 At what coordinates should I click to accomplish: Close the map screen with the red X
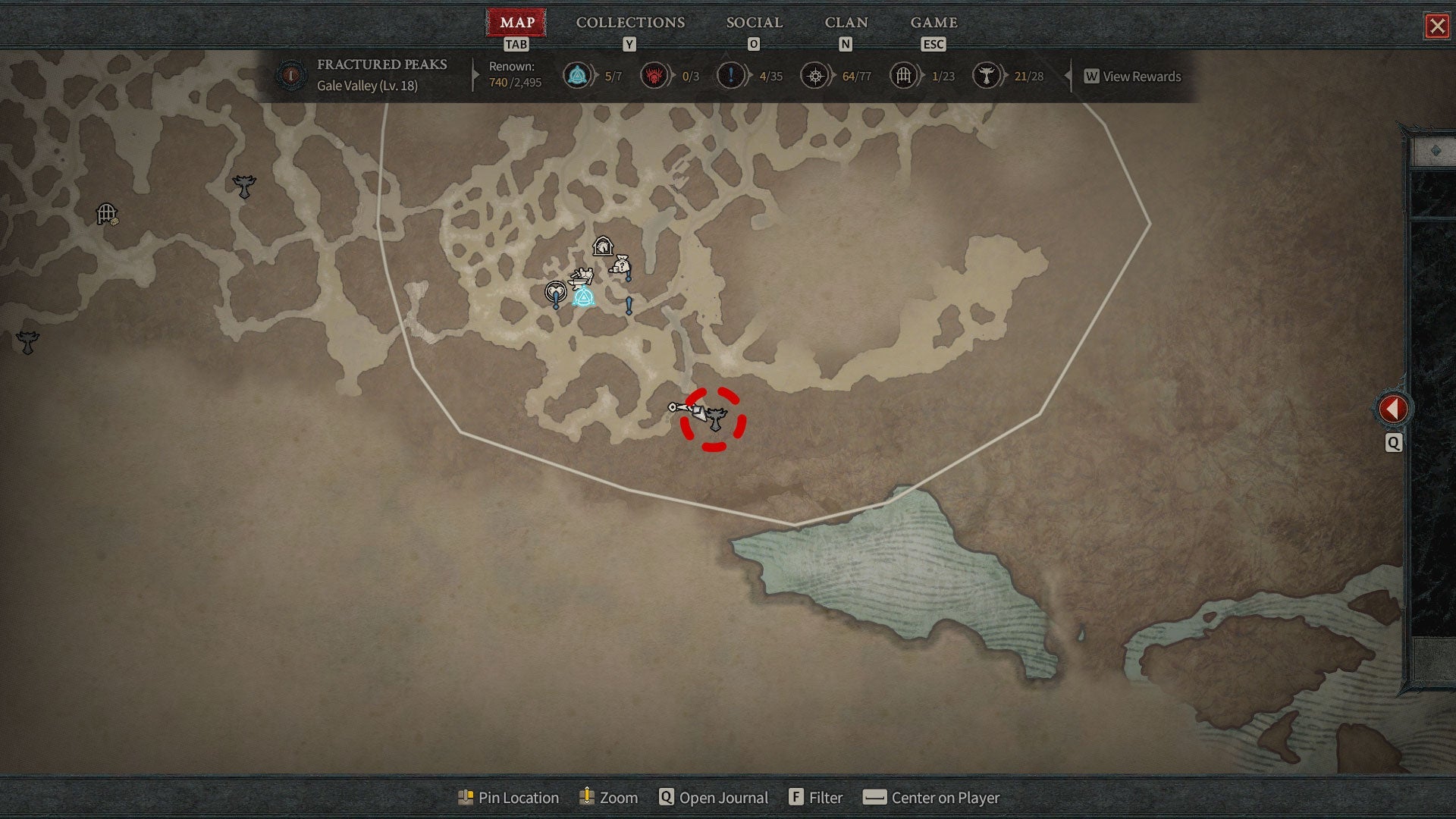(x=1436, y=27)
